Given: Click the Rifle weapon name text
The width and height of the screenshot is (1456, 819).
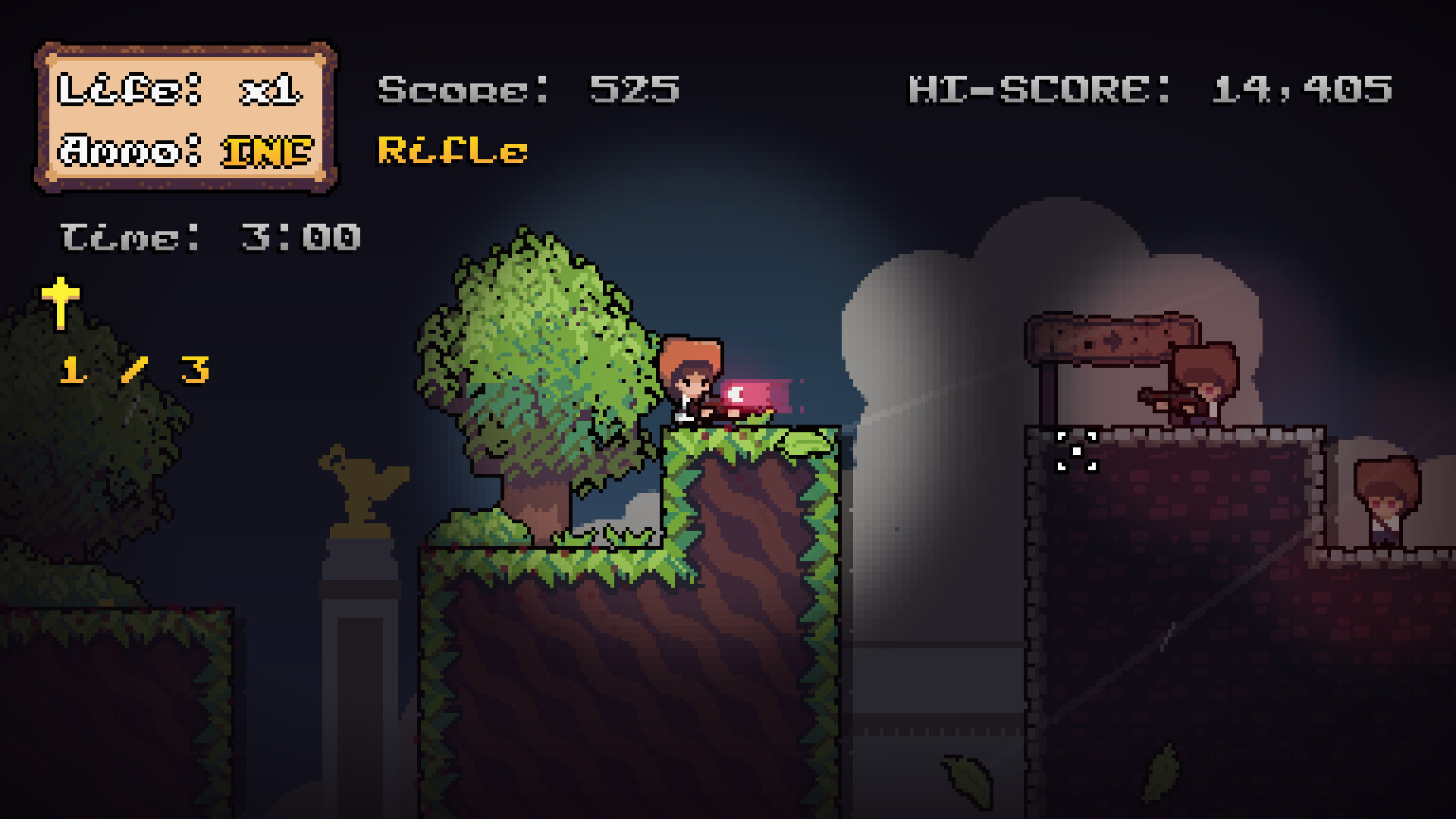Looking at the screenshot, I should [x=450, y=149].
